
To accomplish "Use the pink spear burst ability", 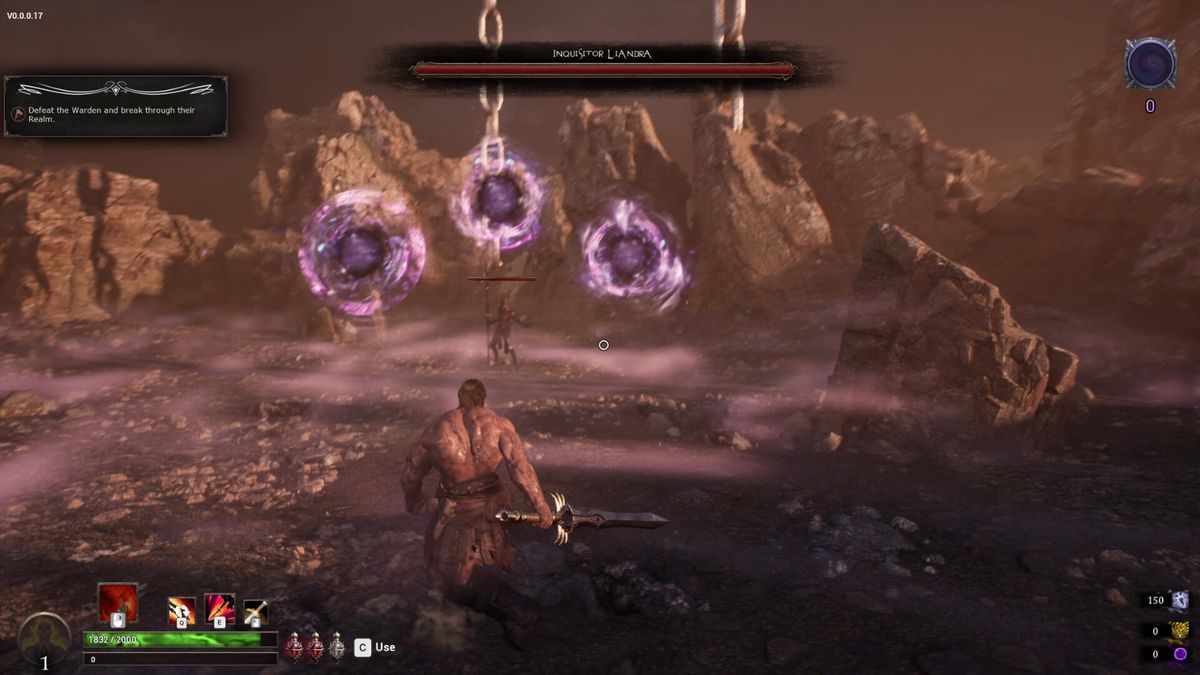I will pyautogui.click(x=220, y=608).
